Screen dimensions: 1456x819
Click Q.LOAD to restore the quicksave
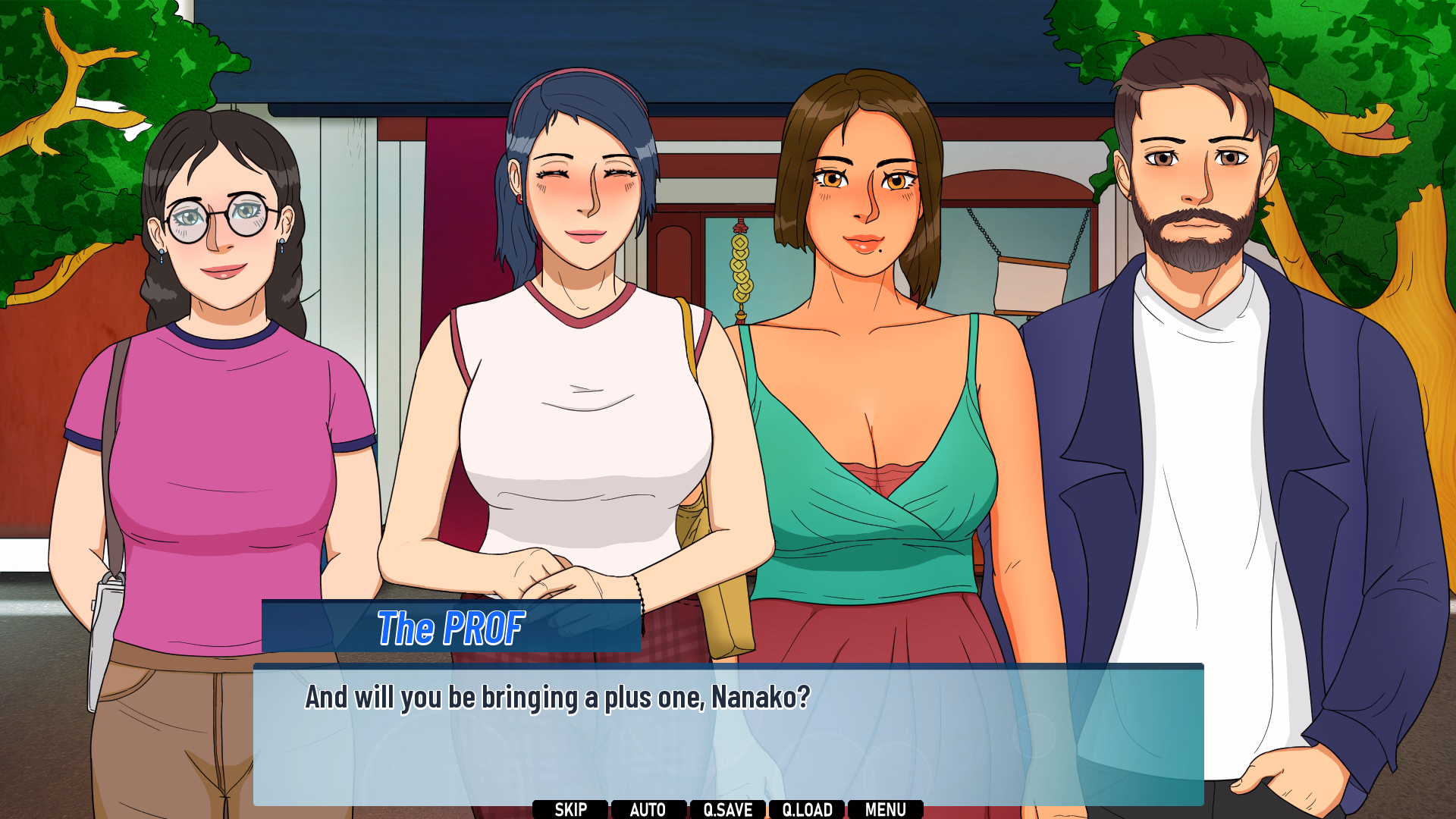tap(808, 808)
